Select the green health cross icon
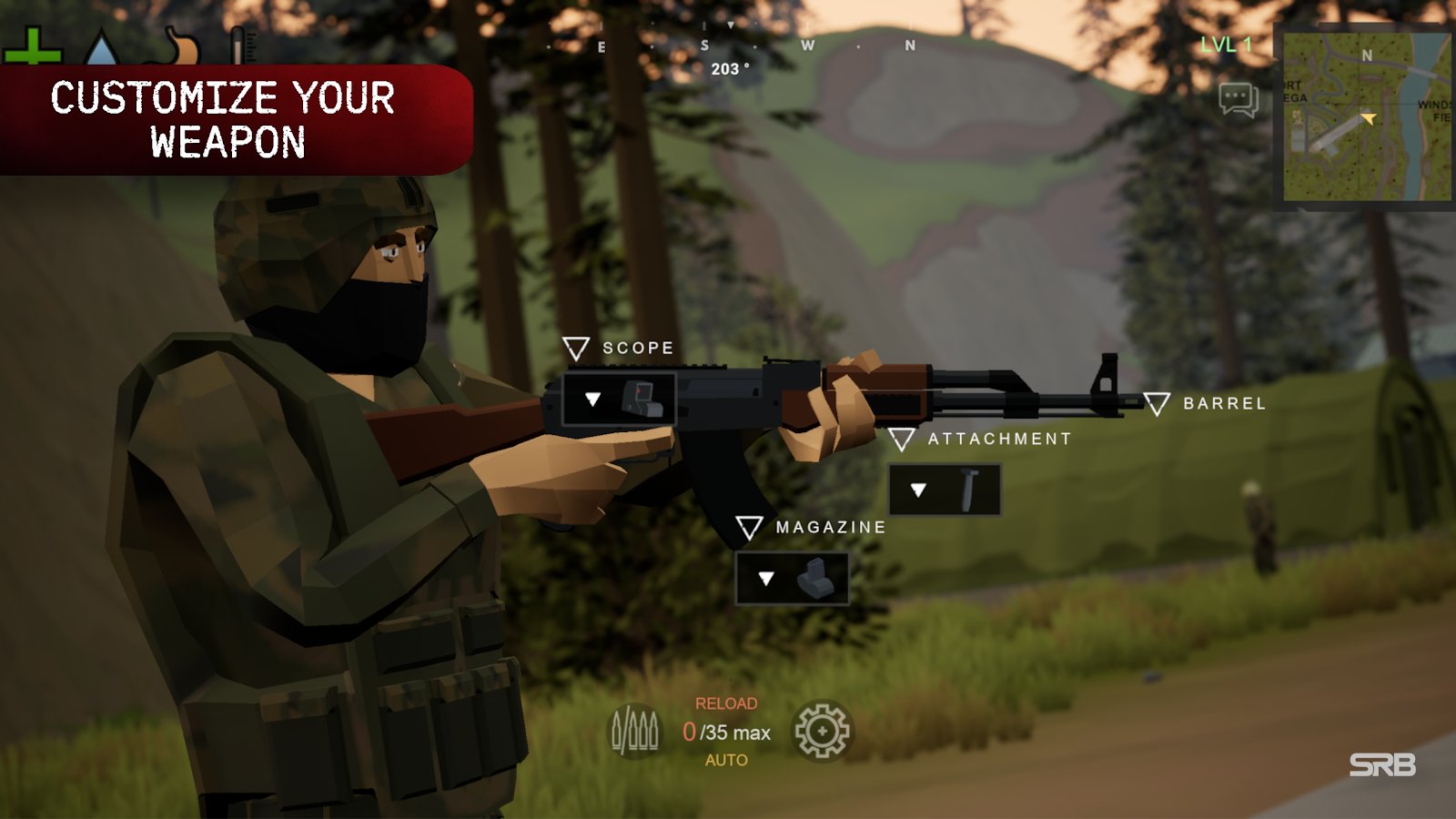 pos(33,47)
